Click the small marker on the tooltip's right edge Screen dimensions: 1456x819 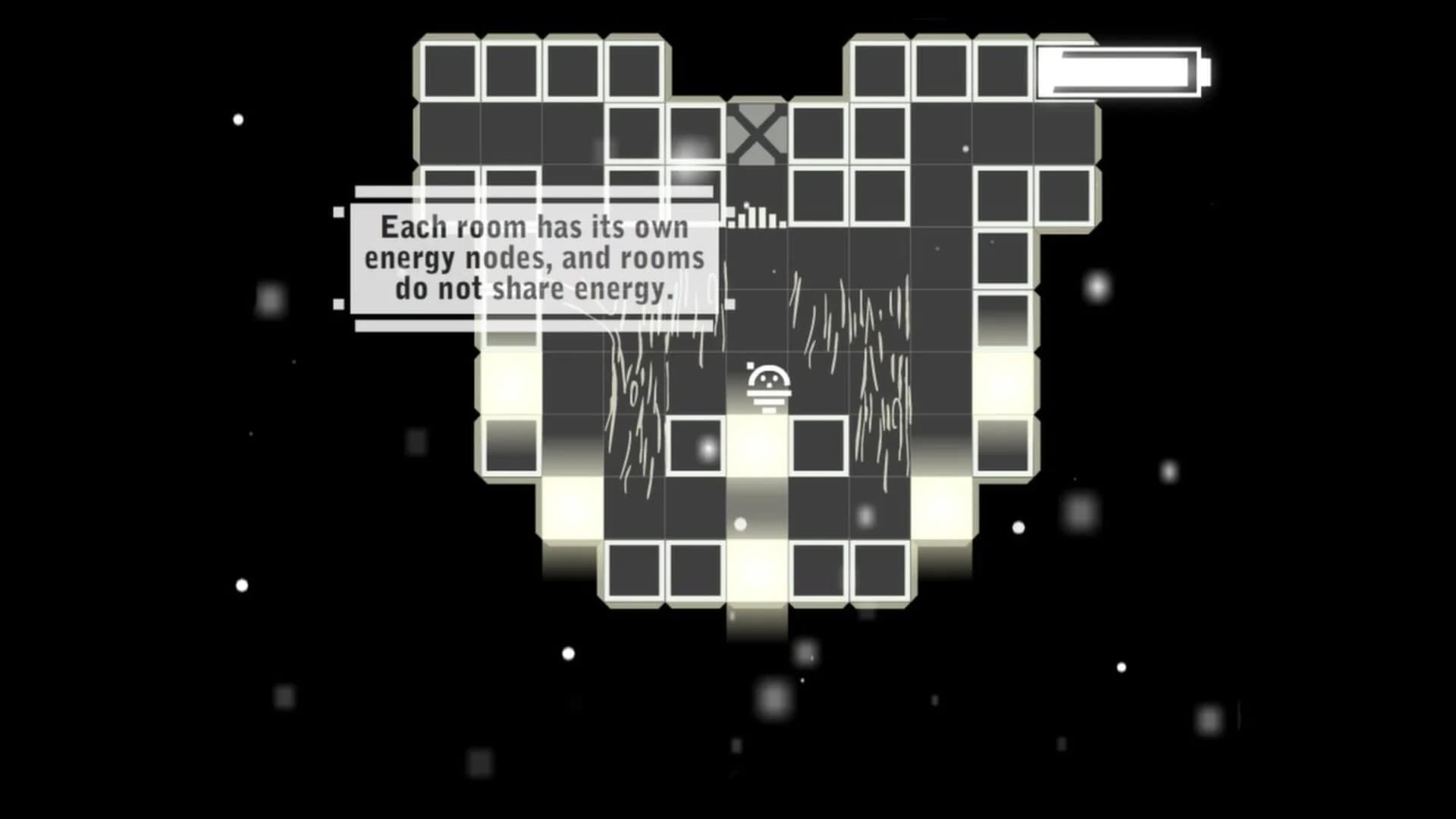coord(730,302)
